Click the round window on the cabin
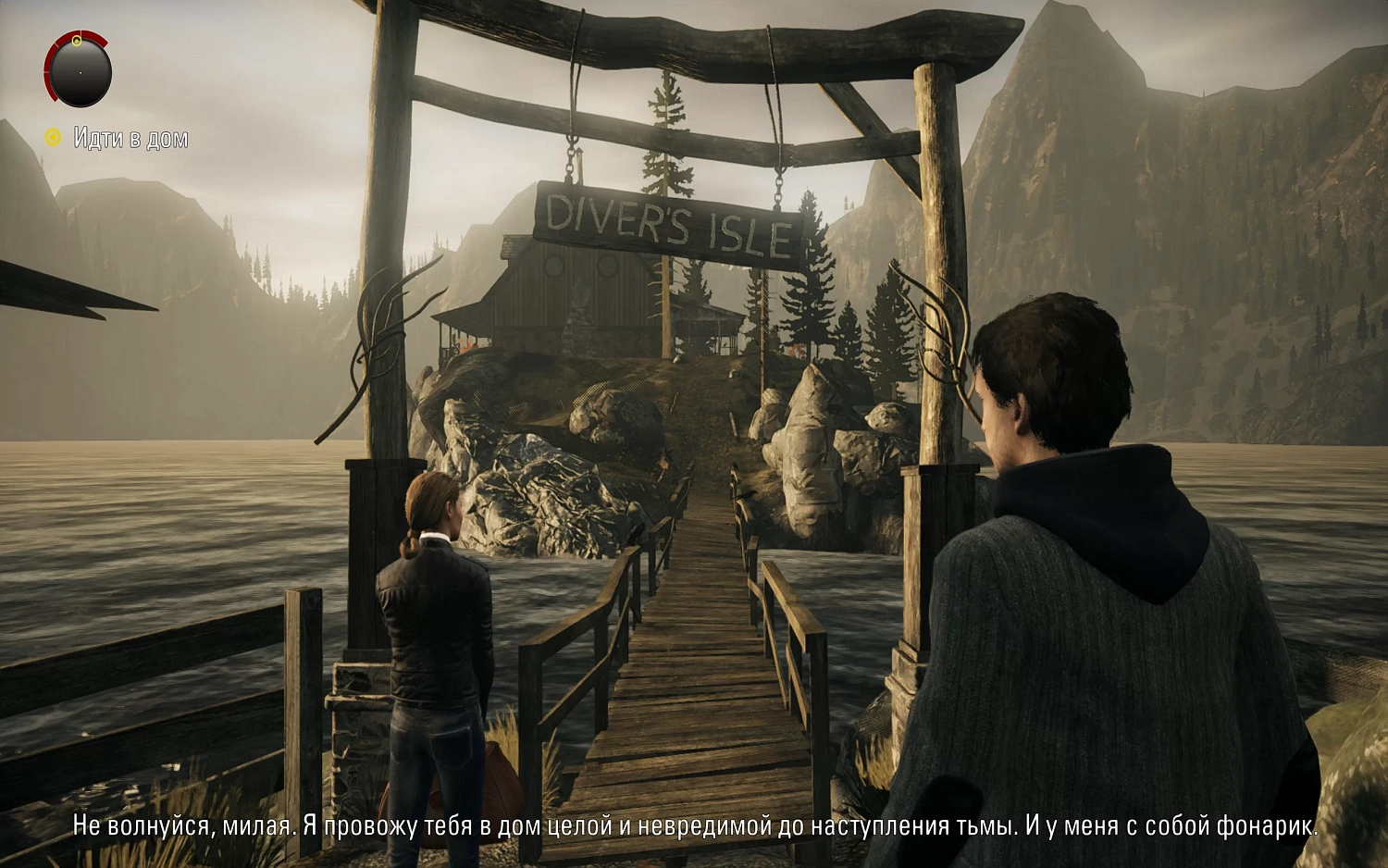This screenshot has width=1388, height=868. click(555, 265)
